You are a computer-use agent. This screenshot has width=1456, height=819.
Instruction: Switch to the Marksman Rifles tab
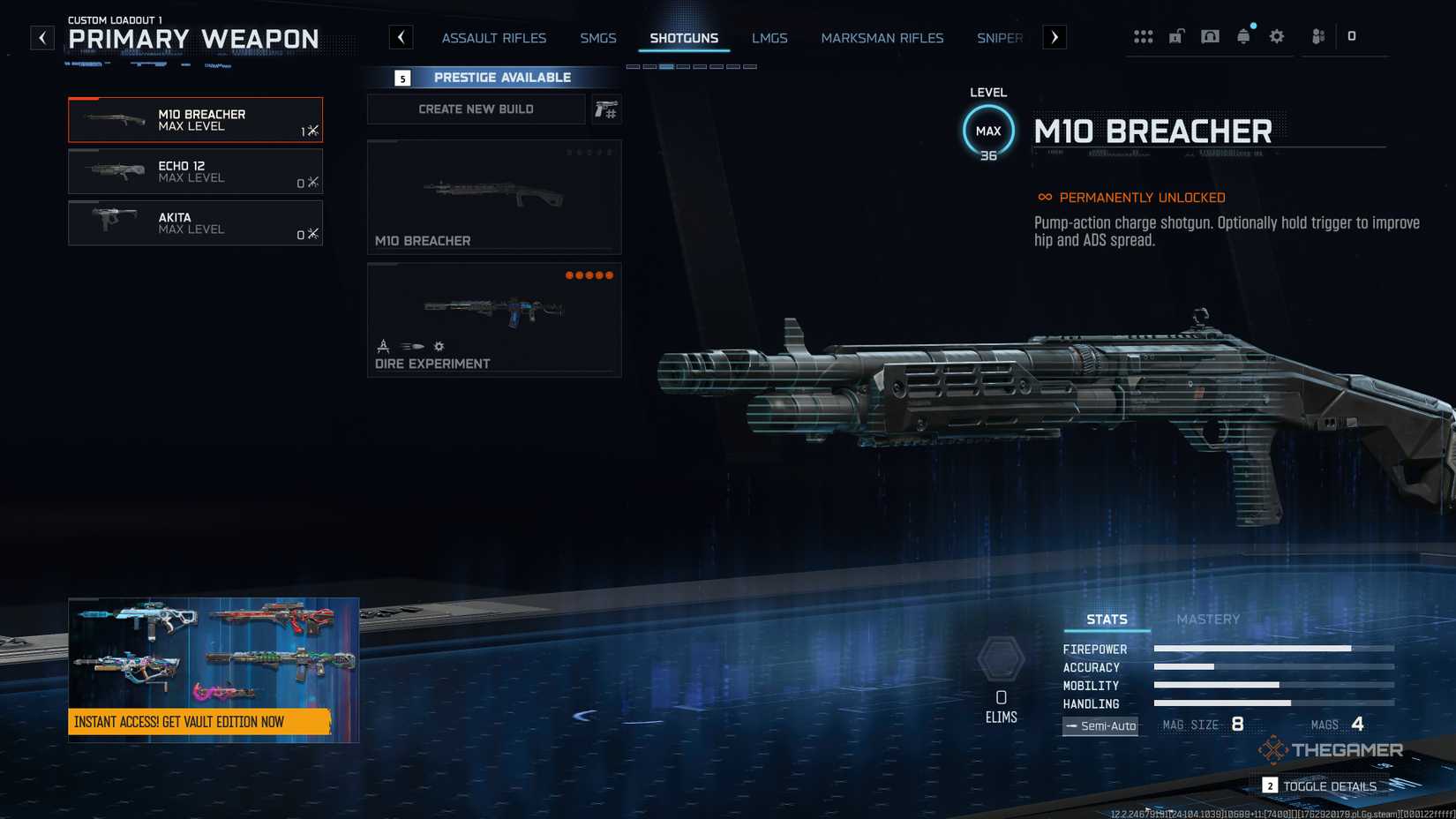coord(882,38)
